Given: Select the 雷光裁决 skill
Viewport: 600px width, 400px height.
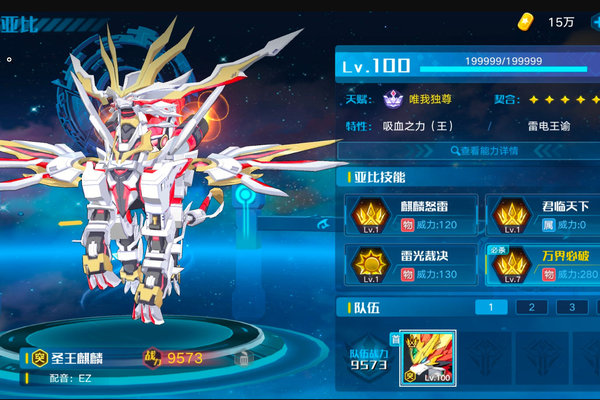Looking at the screenshot, I should (x=409, y=264).
